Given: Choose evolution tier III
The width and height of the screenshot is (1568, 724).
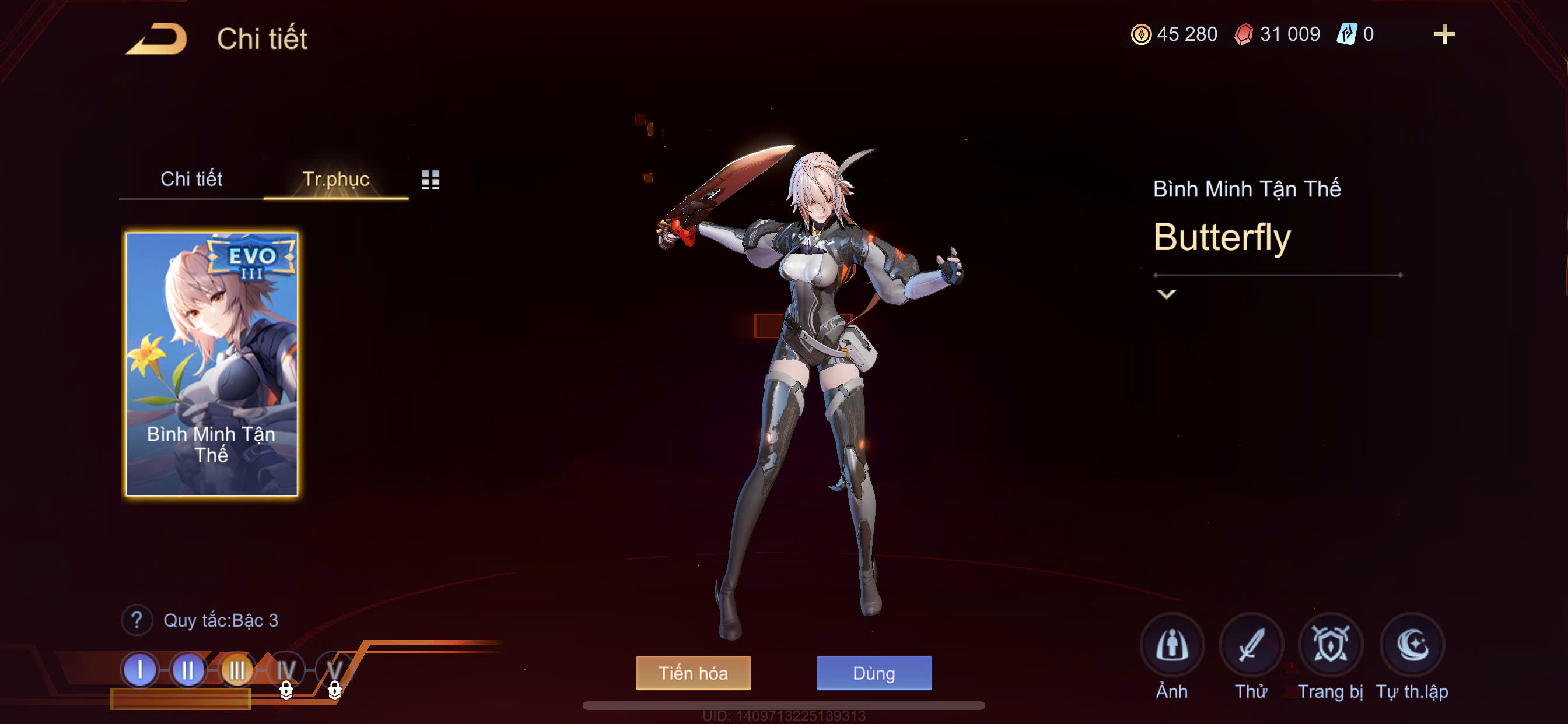Looking at the screenshot, I should pyautogui.click(x=237, y=670).
